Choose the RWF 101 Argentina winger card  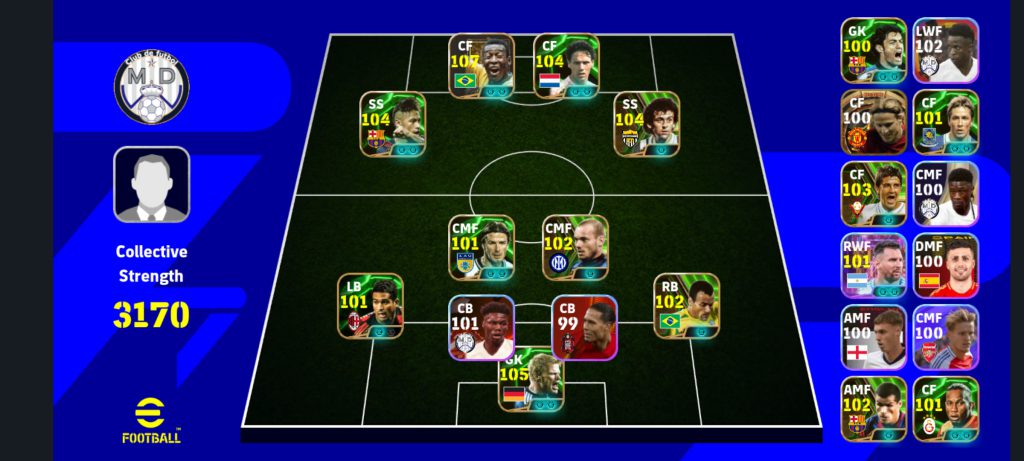(873, 265)
